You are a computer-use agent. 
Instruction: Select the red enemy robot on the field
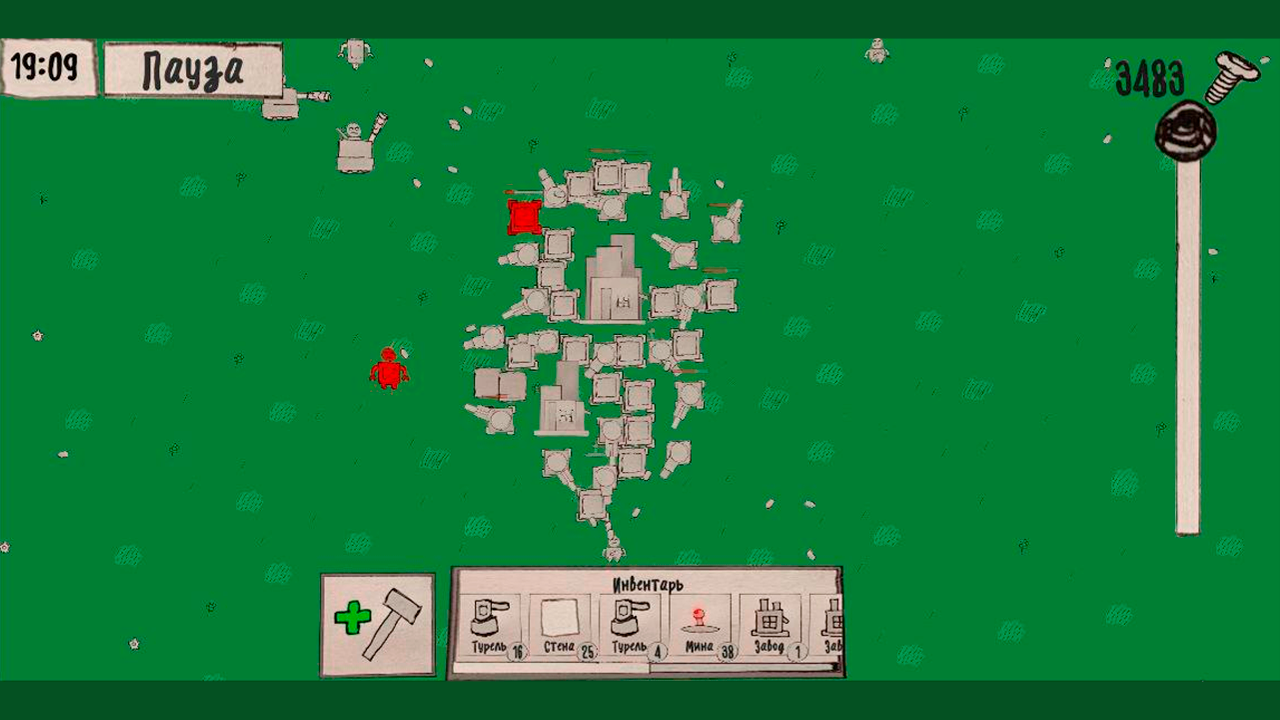(389, 371)
